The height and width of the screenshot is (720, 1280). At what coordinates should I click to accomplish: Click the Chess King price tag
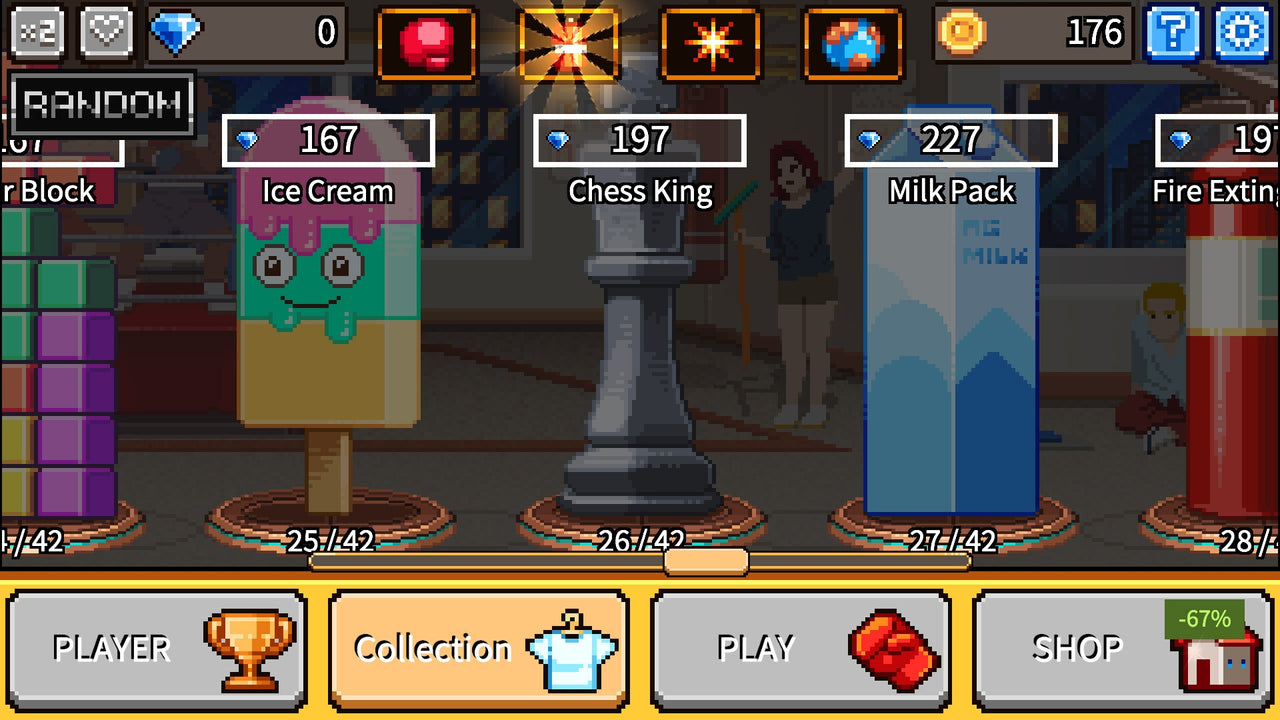pyautogui.click(x=640, y=141)
